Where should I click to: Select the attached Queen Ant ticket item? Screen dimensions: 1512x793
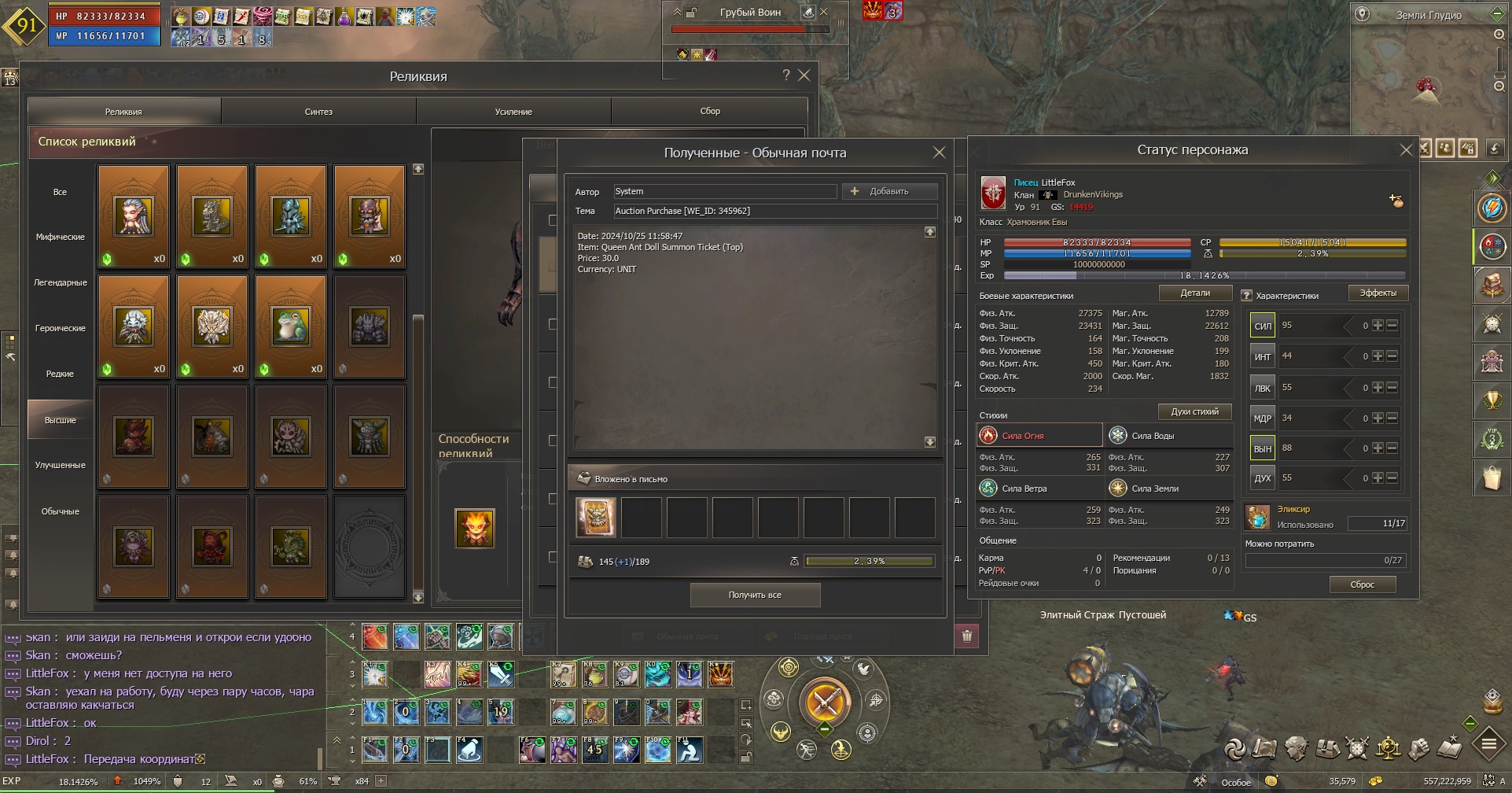pyautogui.click(x=596, y=517)
